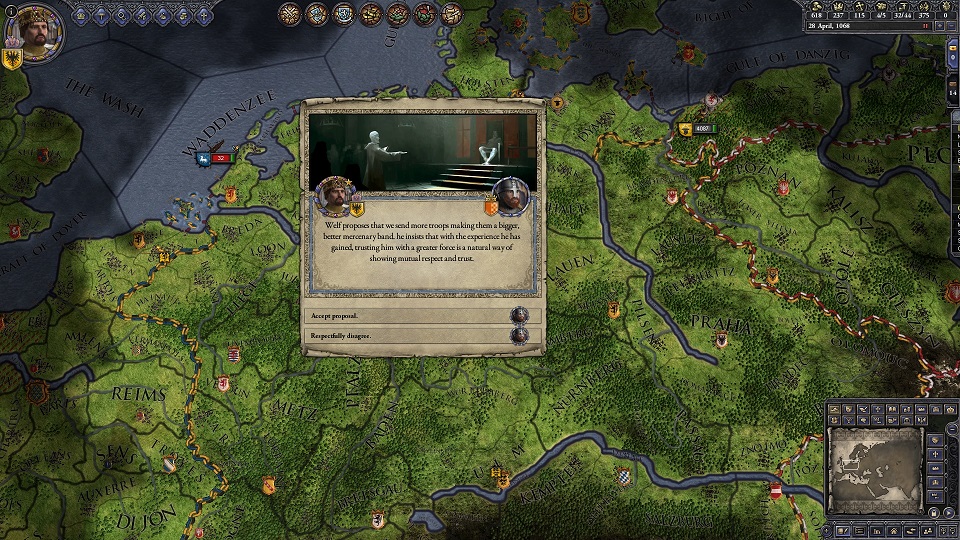The image size is (960, 540).
Task: Open the cross icon tab under the top bar
Action: coord(205,15)
